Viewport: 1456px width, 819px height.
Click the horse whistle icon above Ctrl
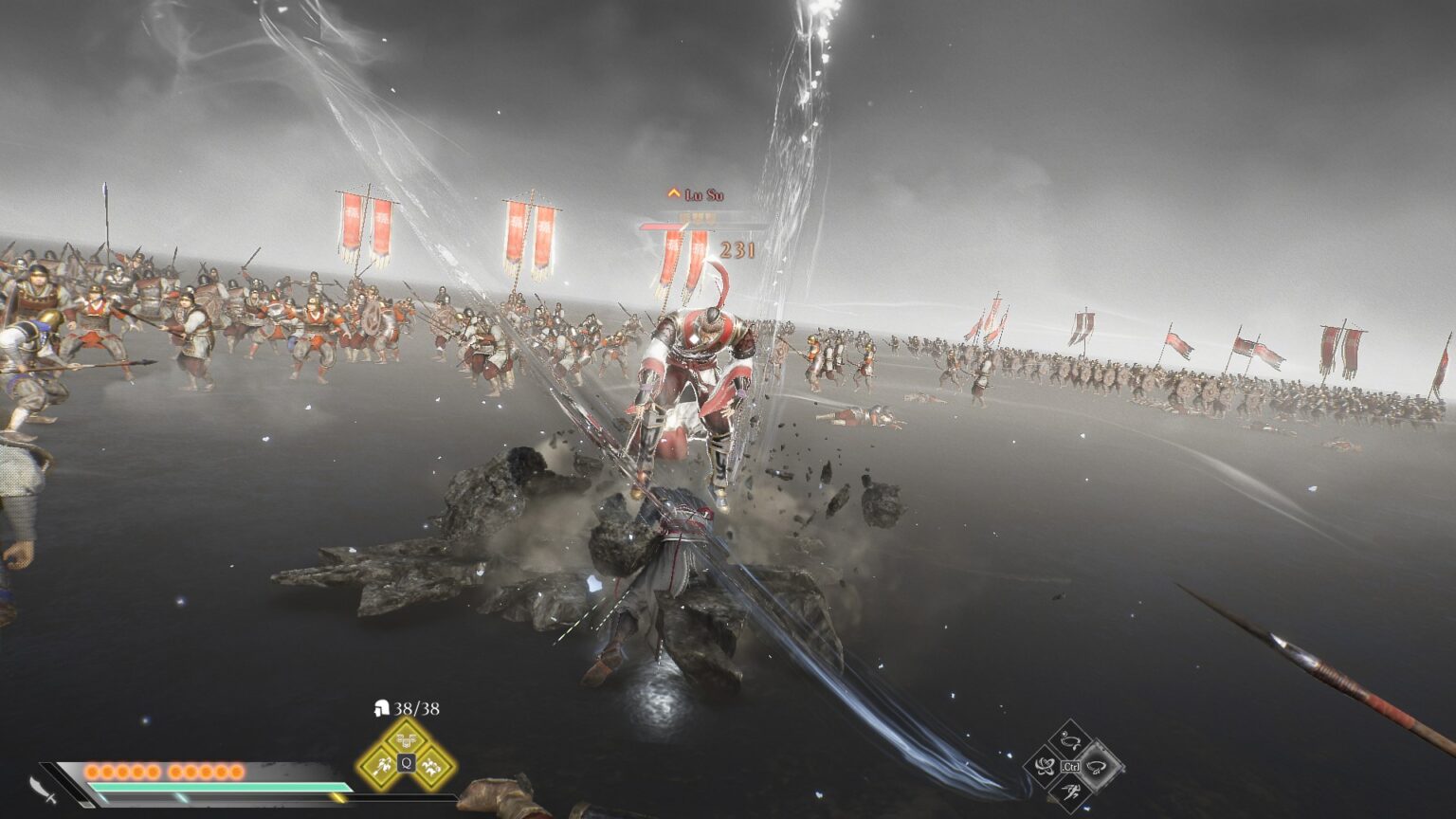point(1069,738)
